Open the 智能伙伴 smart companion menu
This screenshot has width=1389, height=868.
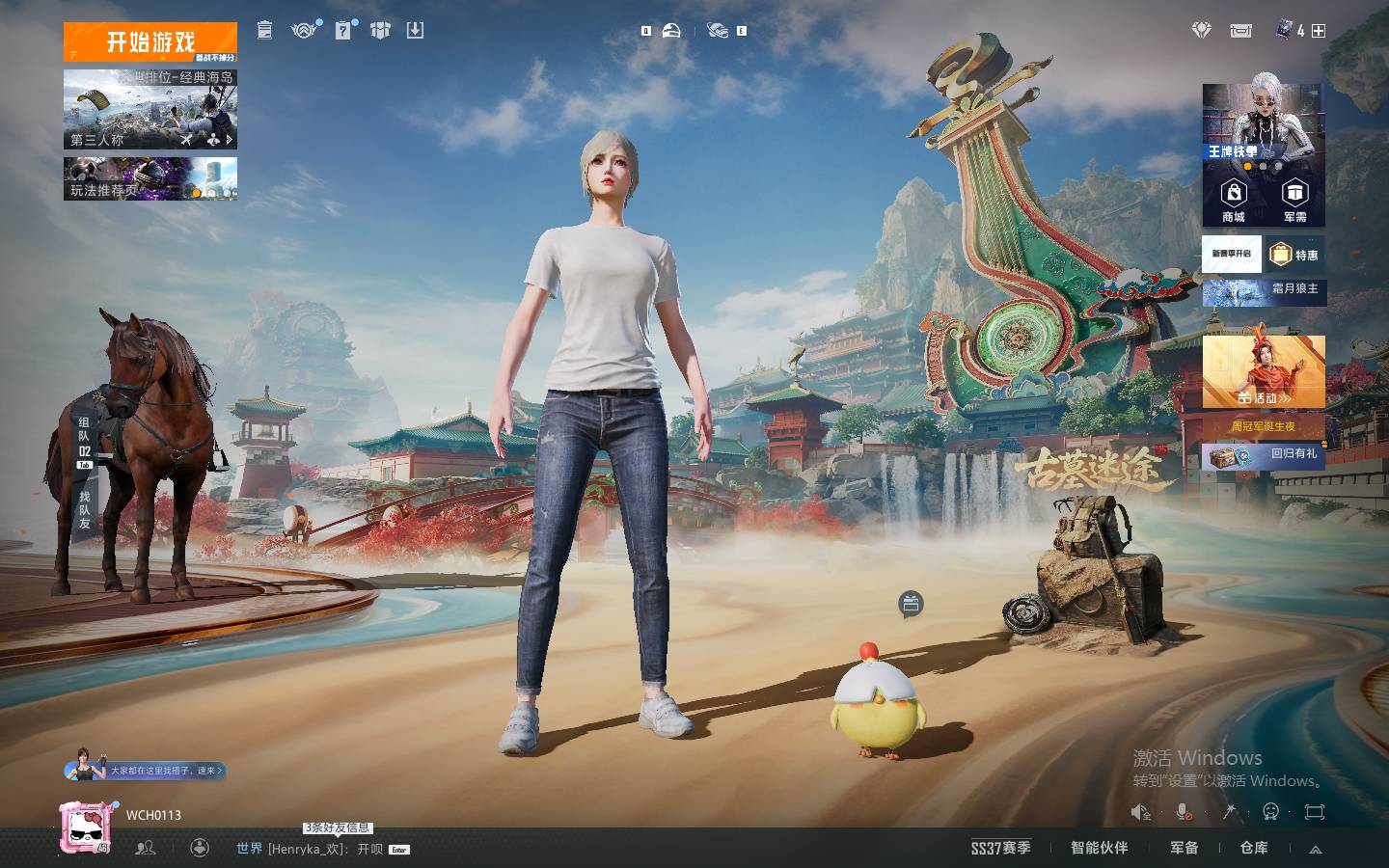1099,848
